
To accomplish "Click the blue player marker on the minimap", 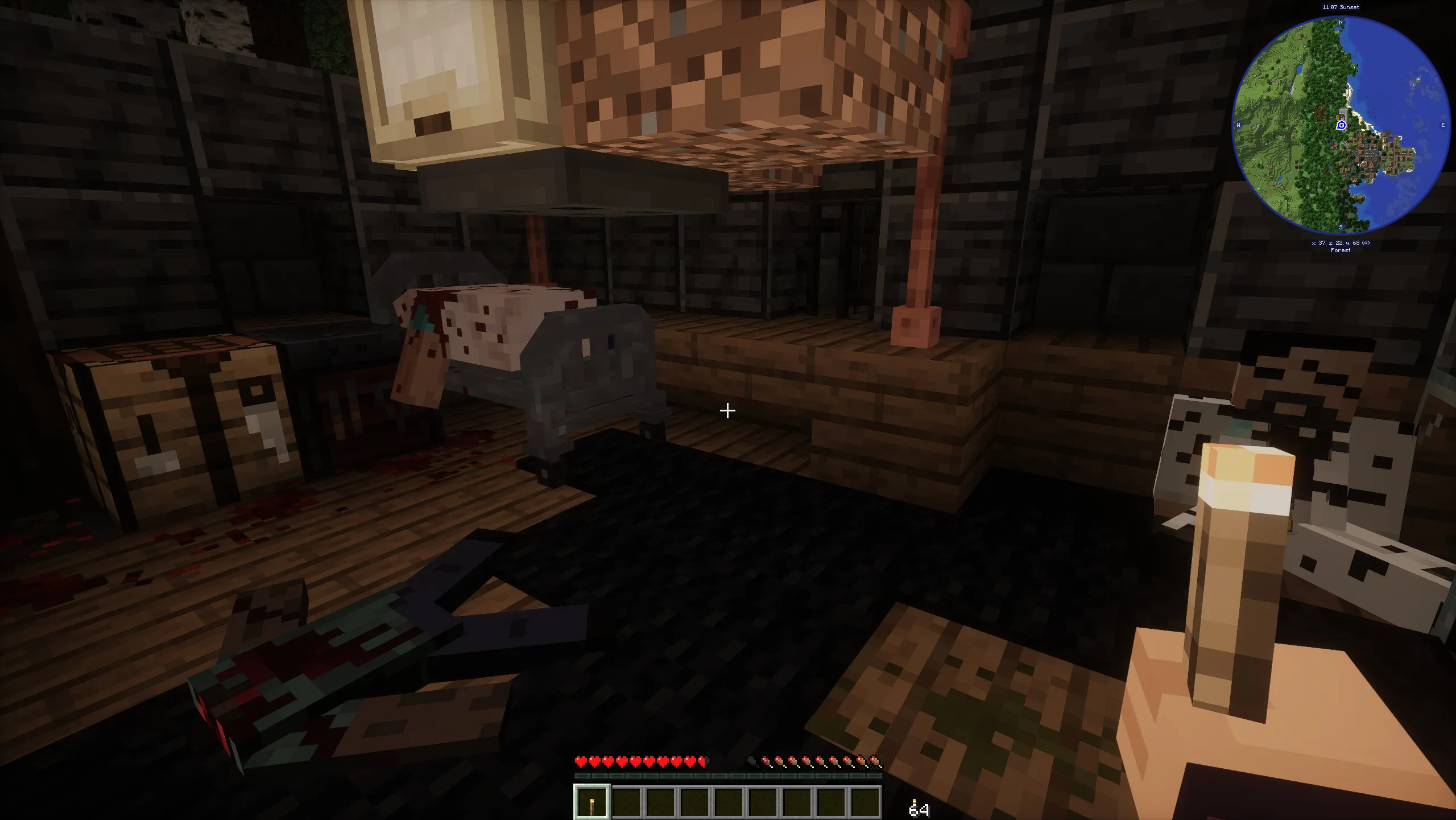I will [1341, 125].
